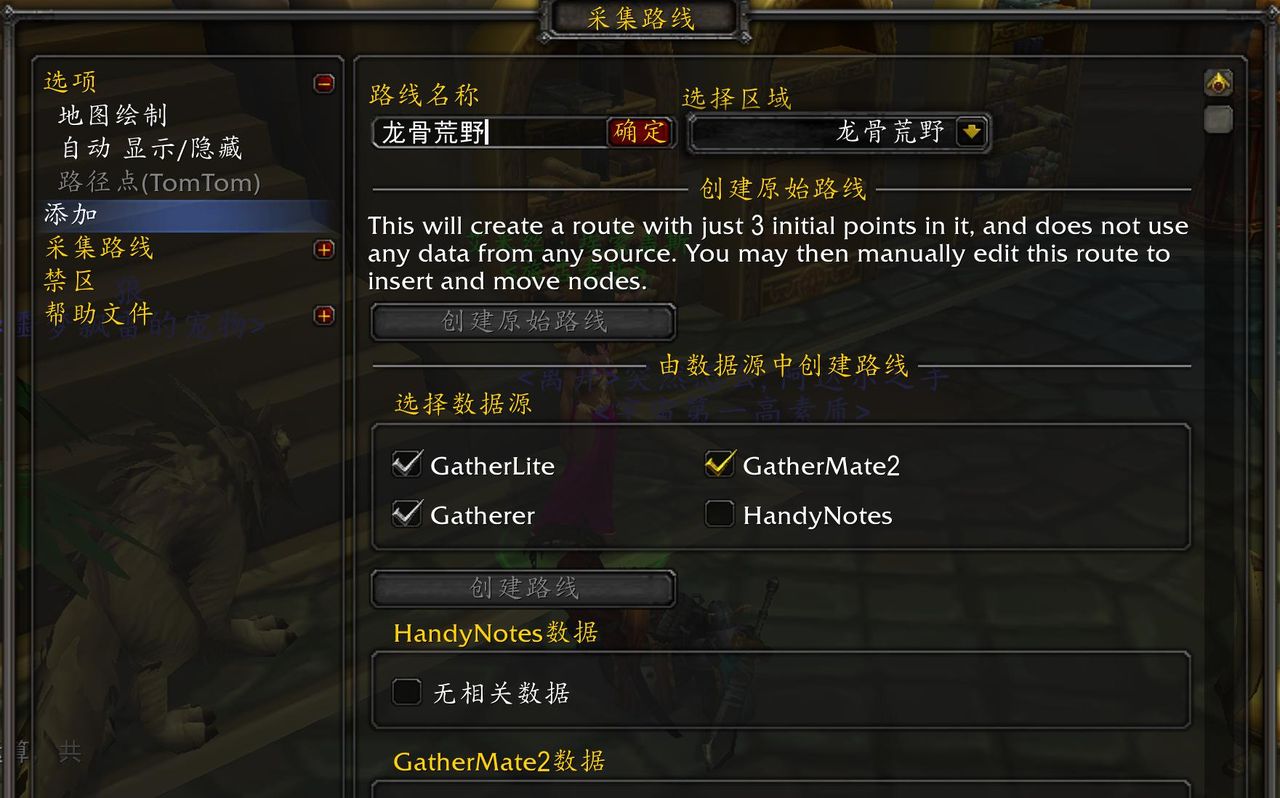Click the blank gray square button below addon icon

click(1218, 120)
